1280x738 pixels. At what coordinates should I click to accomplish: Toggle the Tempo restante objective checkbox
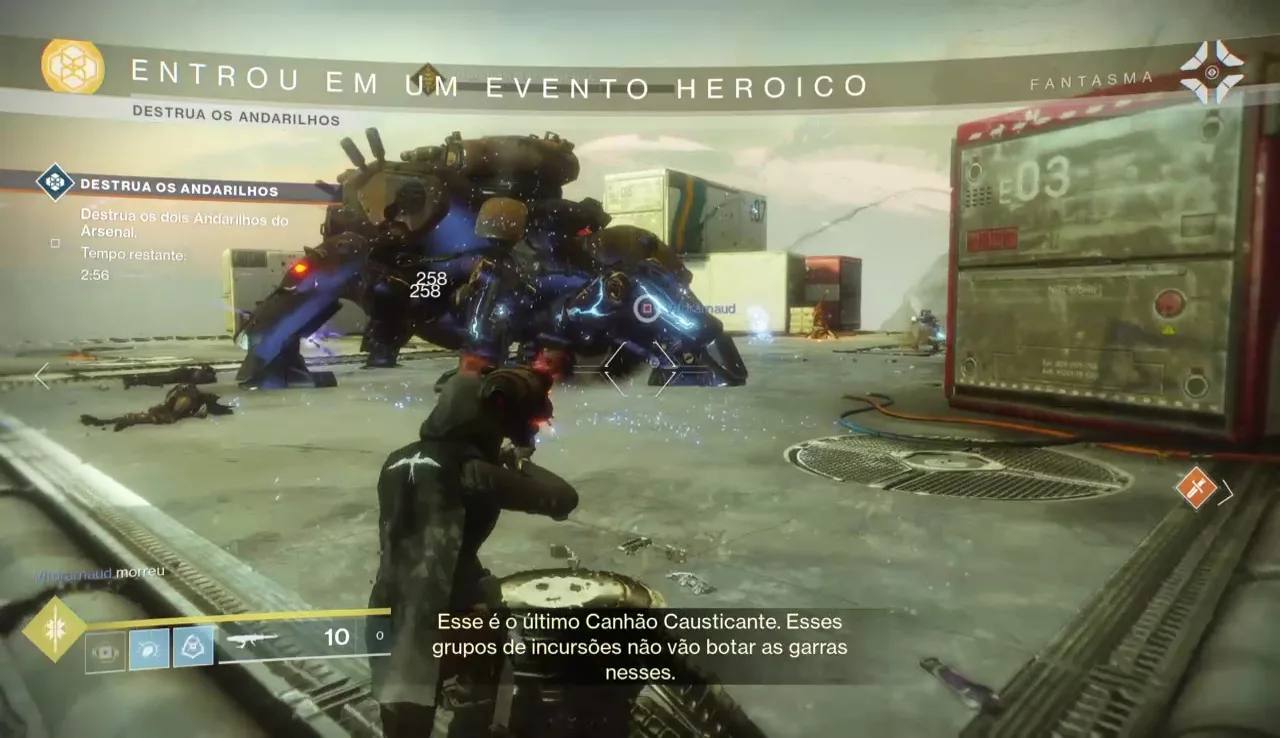tap(55, 242)
